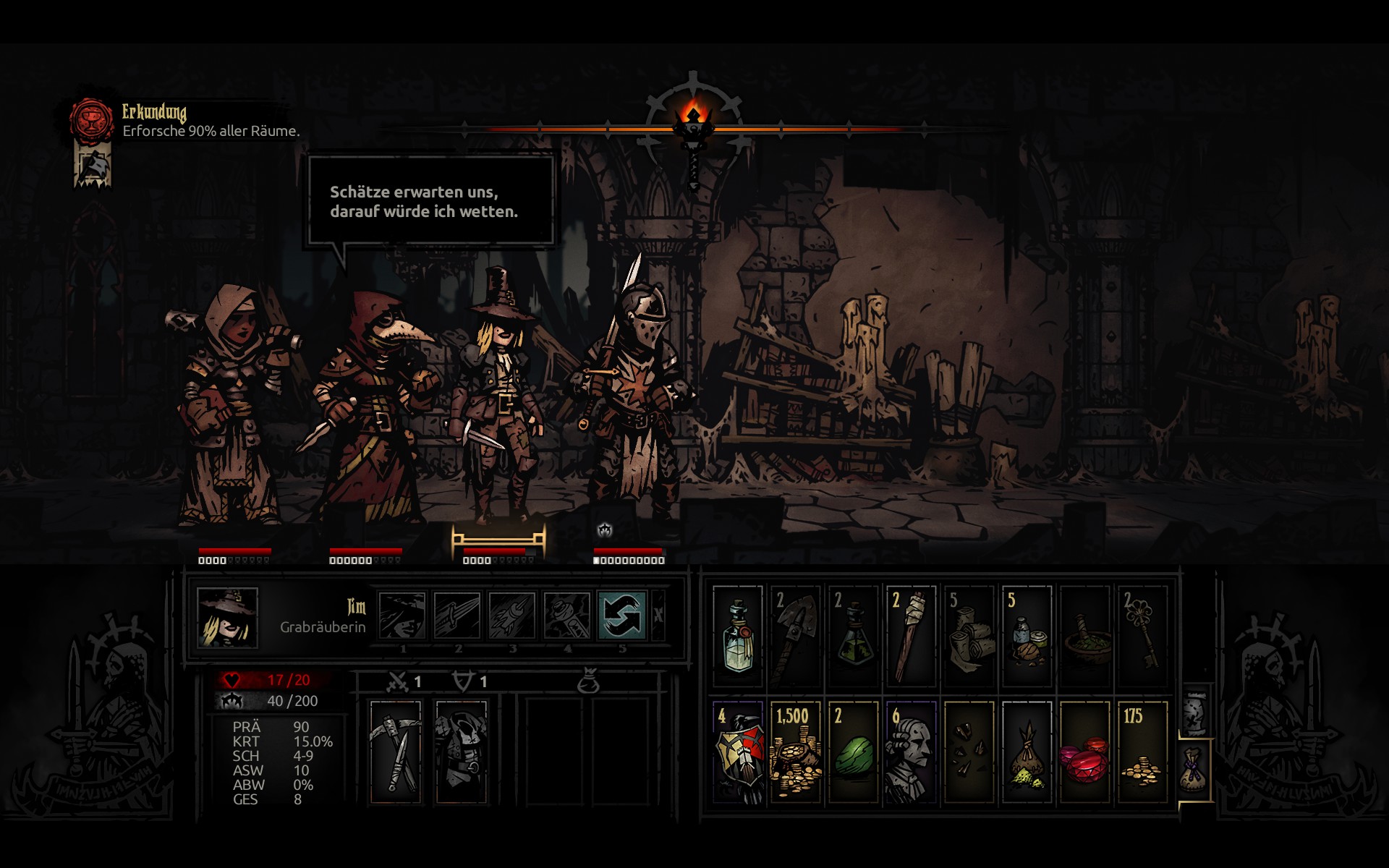Select the 1,500 gold pile
This screenshot has width=1389, height=868.
[x=795, y=752]
